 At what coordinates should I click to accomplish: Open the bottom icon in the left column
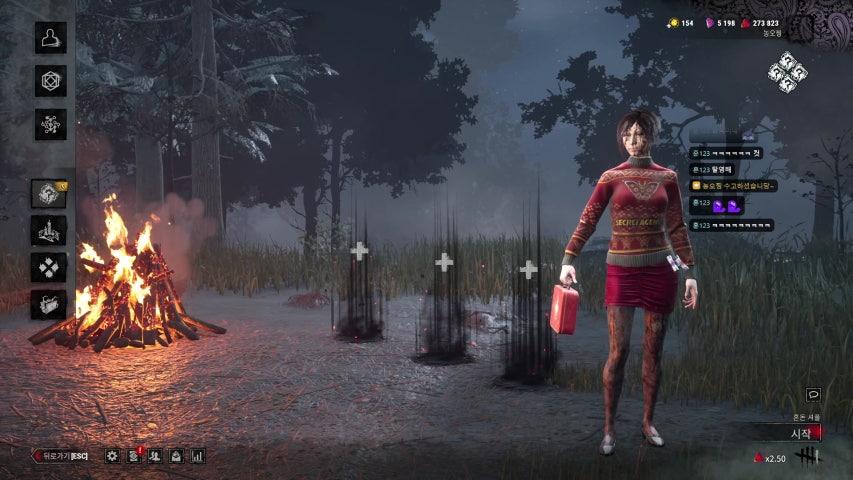[x=48, y=304]
